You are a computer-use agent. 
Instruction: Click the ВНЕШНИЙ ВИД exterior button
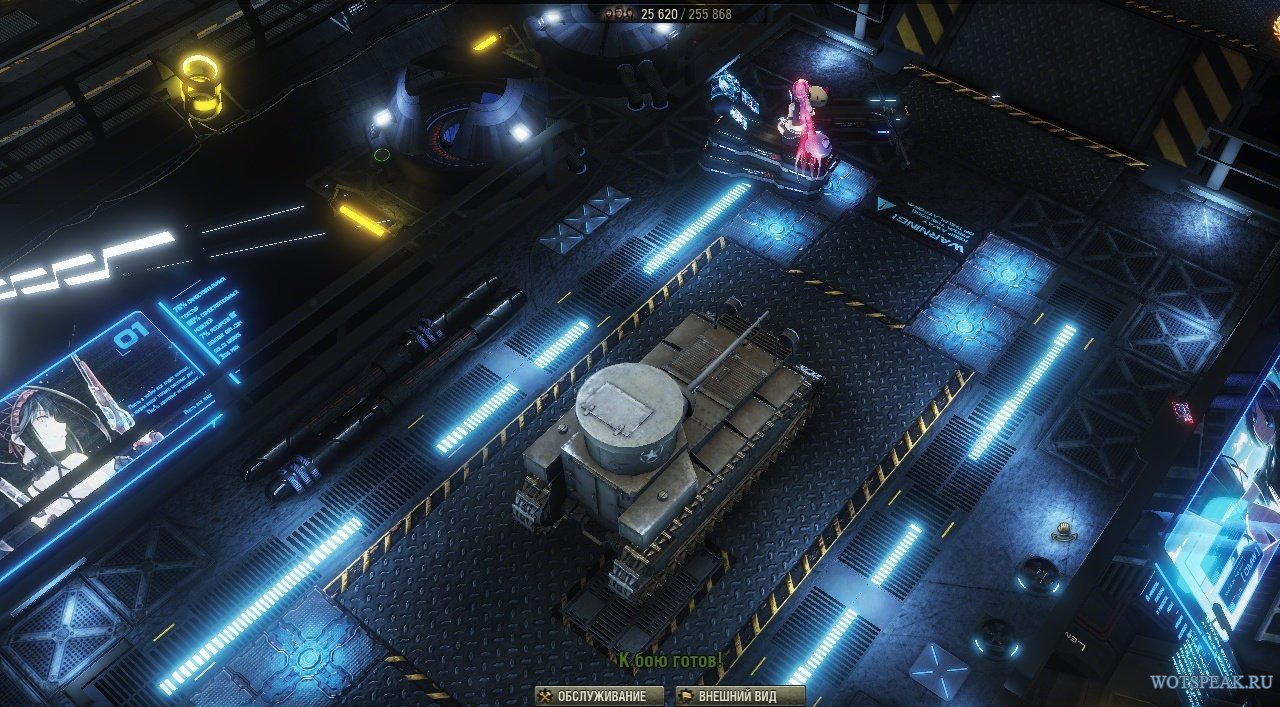coord(740,696)
